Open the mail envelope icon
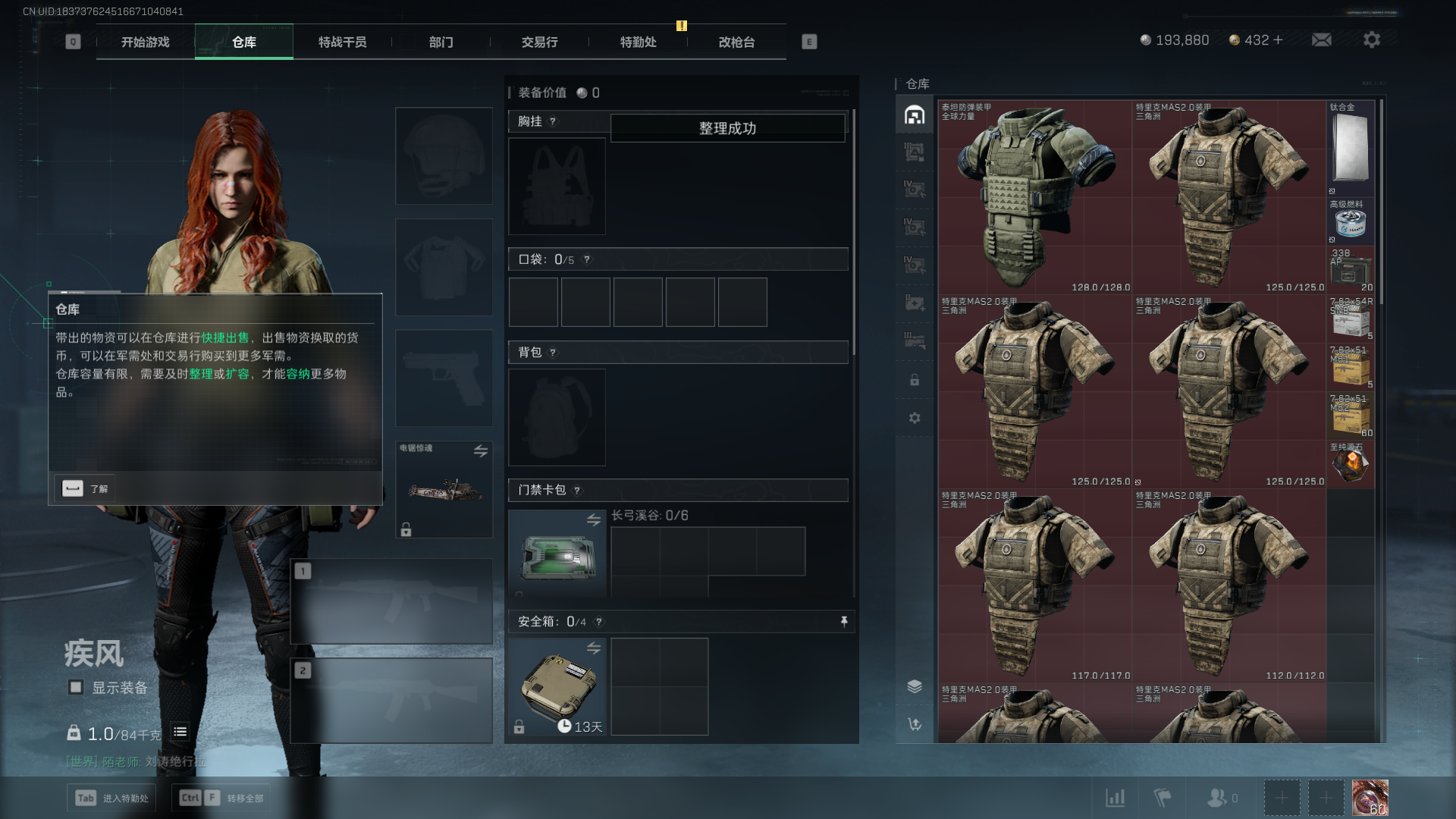 click(1322, 39)
